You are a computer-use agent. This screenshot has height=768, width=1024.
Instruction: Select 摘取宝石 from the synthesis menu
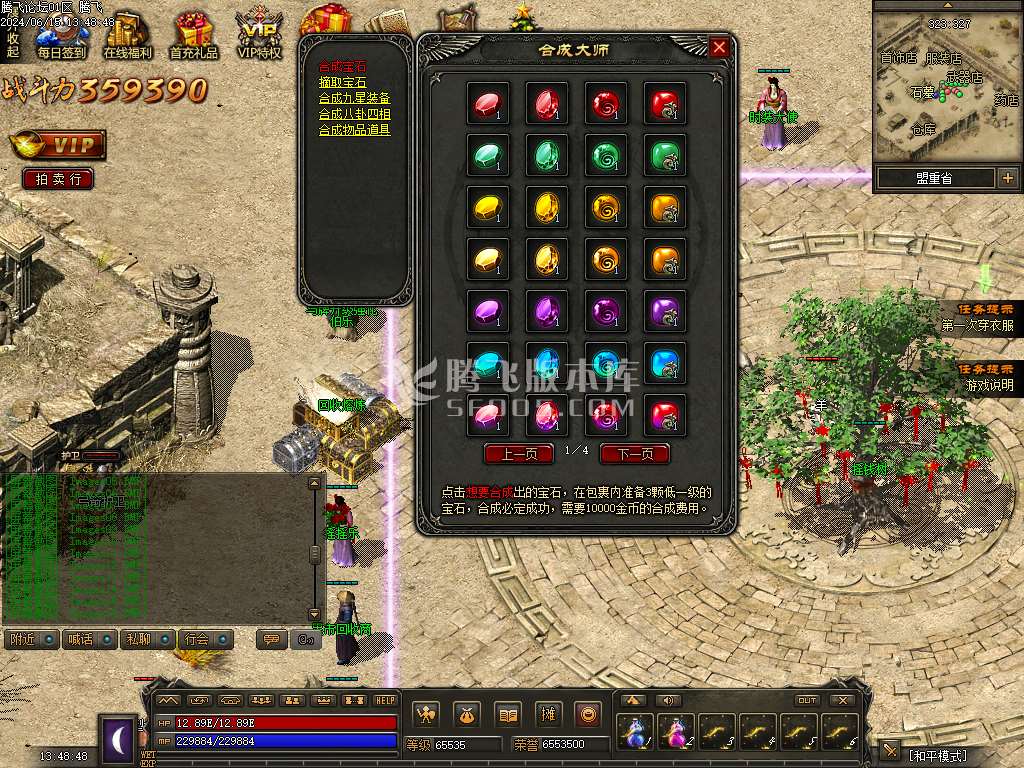(x=342, y=82)
